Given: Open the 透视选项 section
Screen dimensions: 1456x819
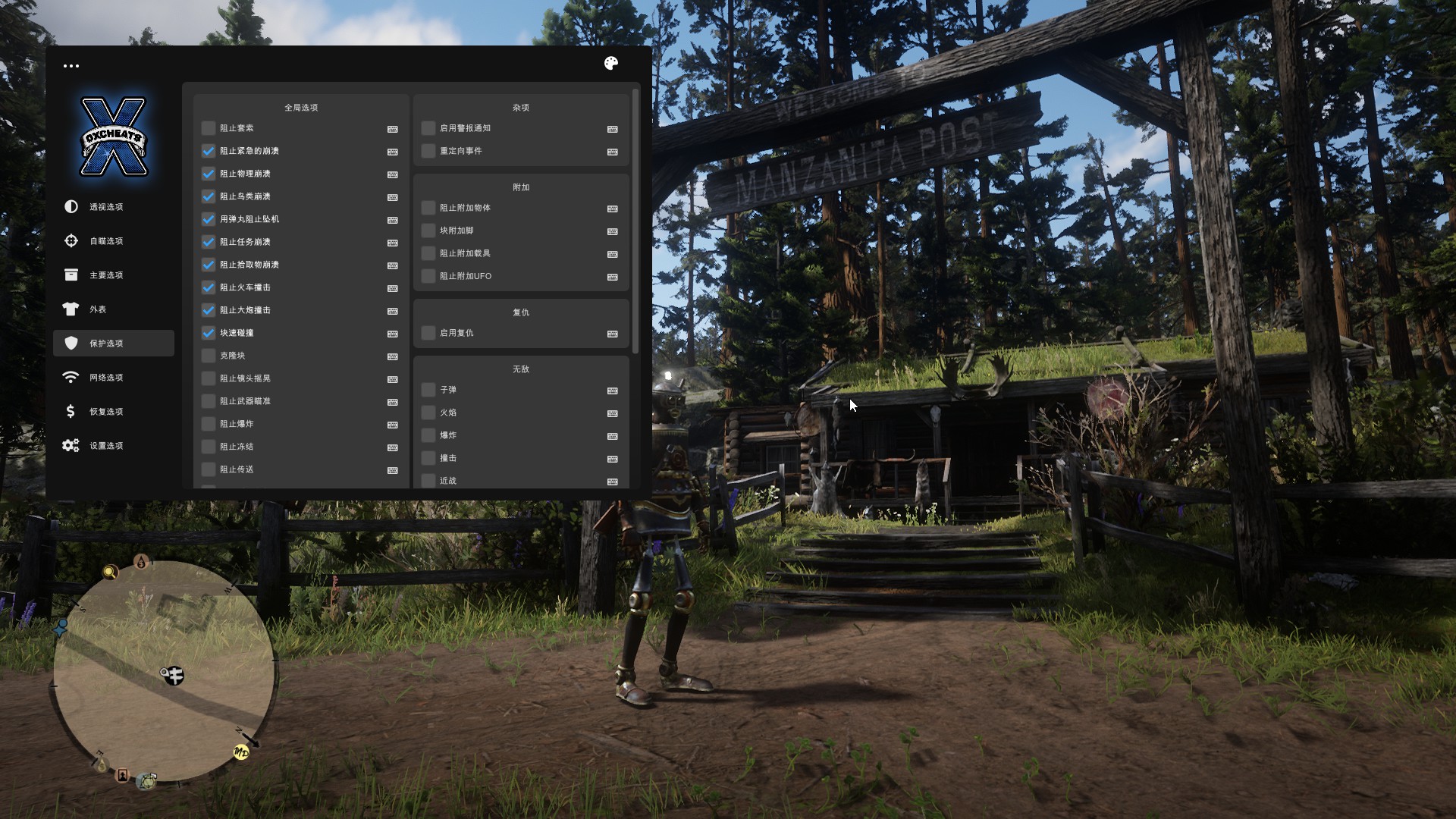Looking at the screenshot, I should pyautogui.click(x=106, y=207).
